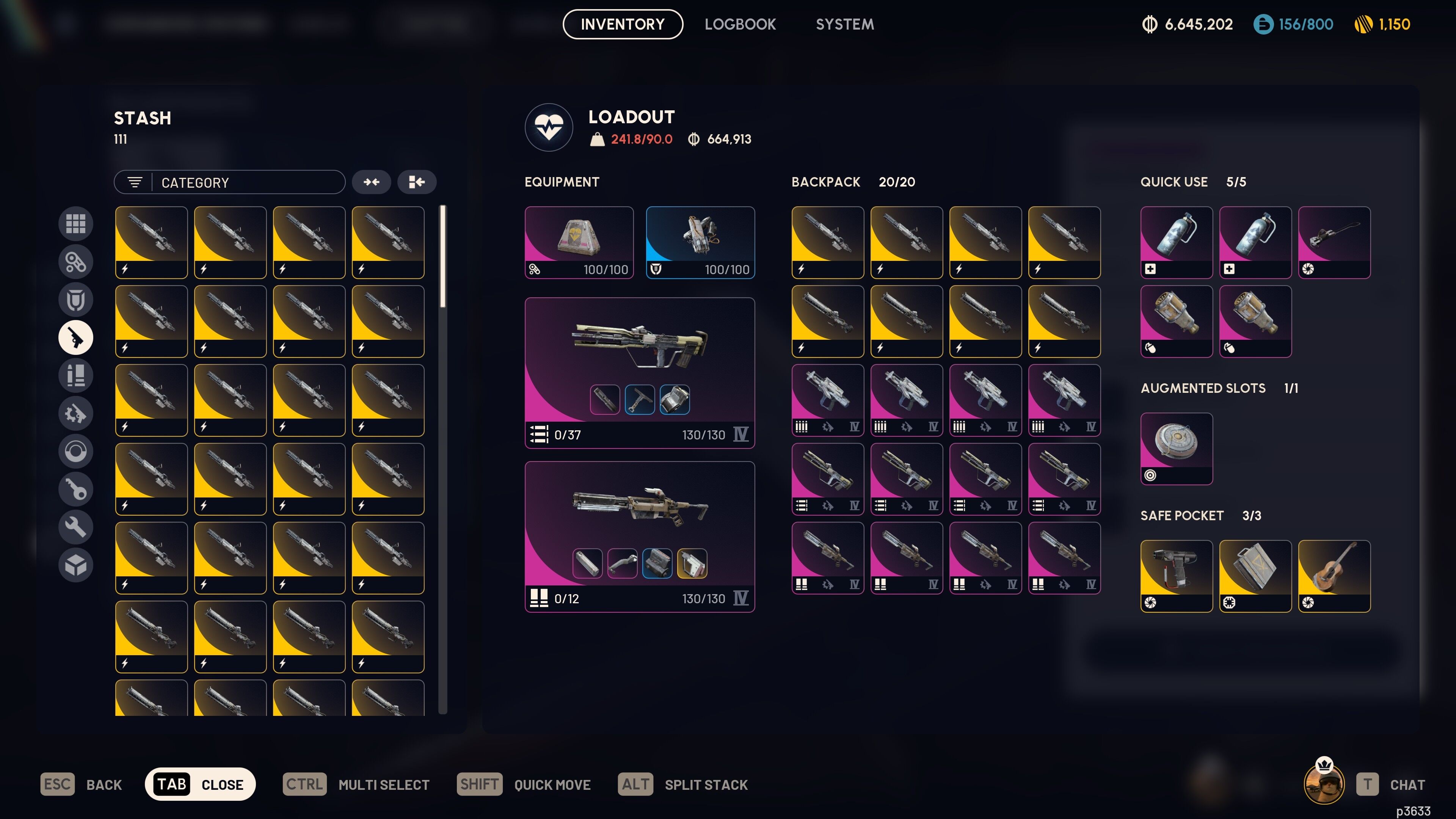The width and height of the screenshot is (1456, 819).
Task: Open the funnel filter options
Action: pos(135,182)
